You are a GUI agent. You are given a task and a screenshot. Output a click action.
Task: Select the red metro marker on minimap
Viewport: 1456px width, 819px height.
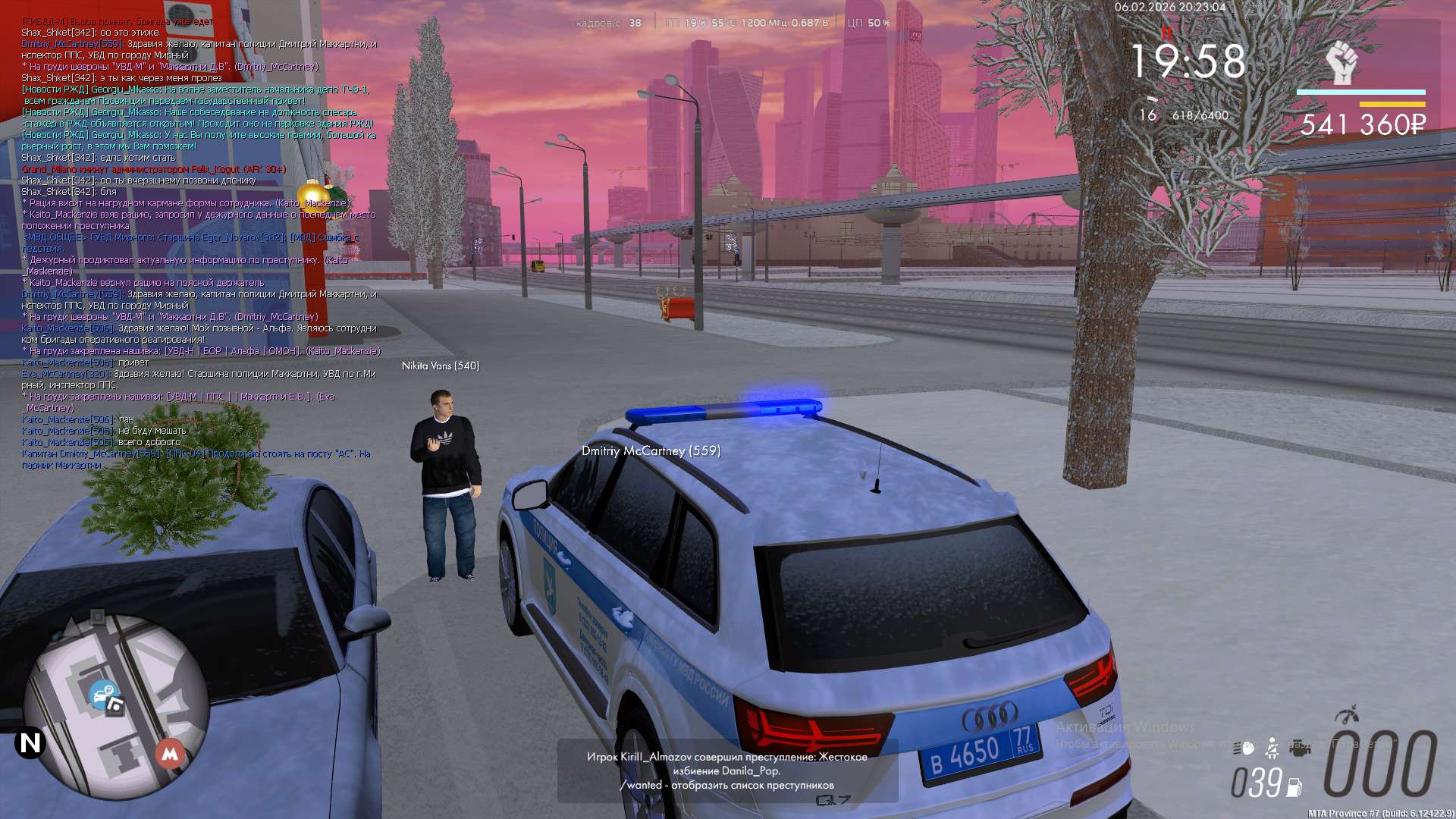[x=170, y=754]
